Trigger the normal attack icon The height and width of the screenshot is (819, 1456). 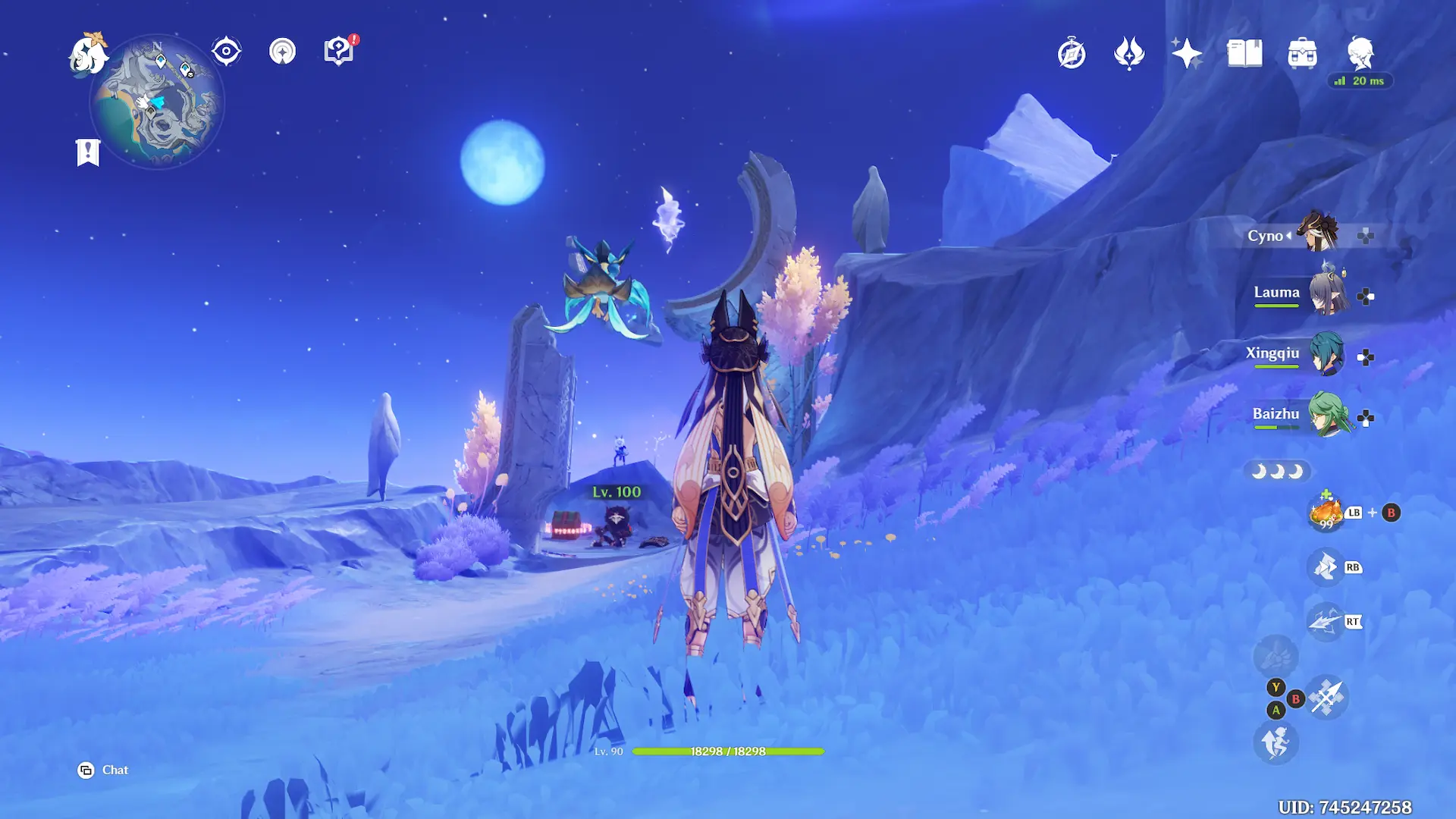1326,697
